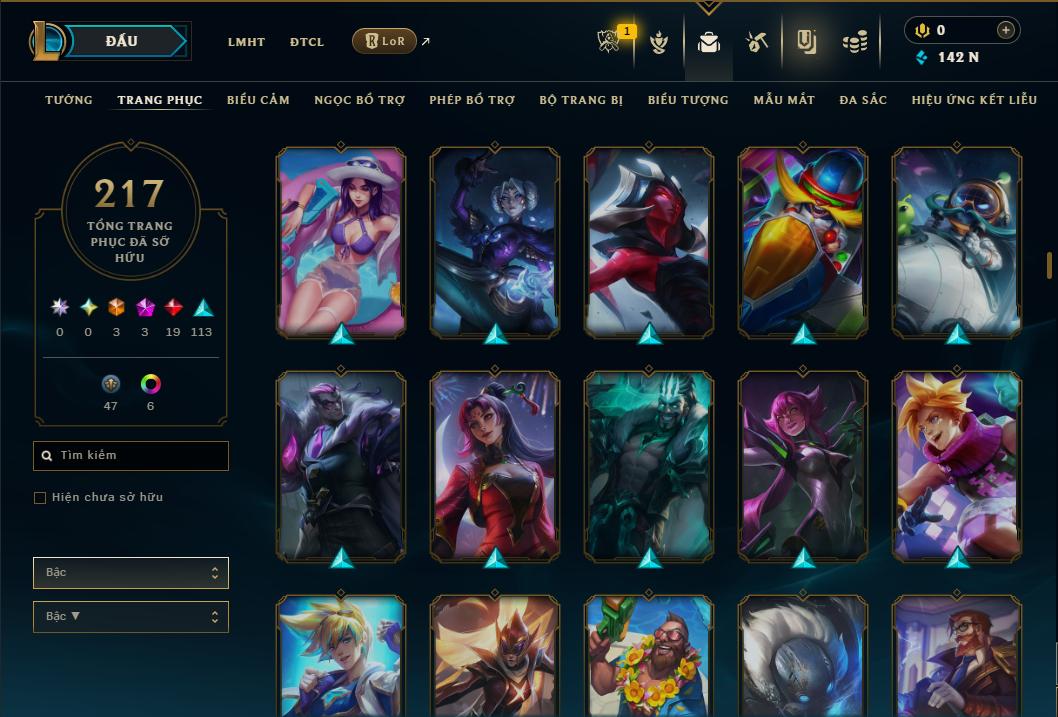The height and width of the screenshot is (717, 1058).
Task: Launch the LoR external link
Action: pyautogui.click(x=385, y=42)
